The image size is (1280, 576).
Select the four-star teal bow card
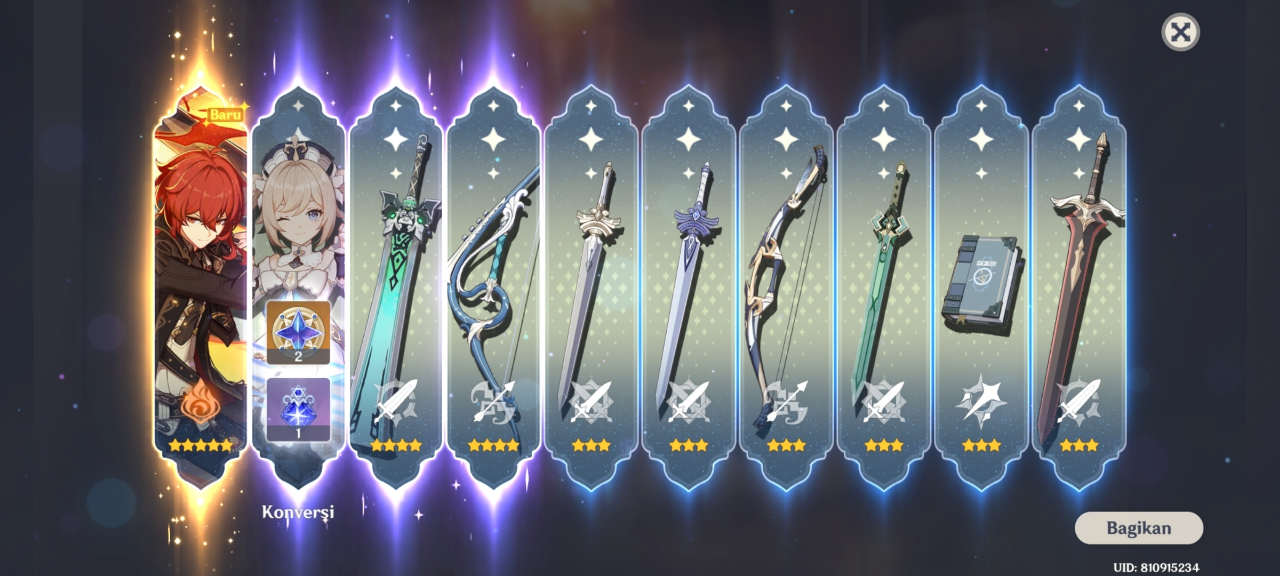pos(493,290)
